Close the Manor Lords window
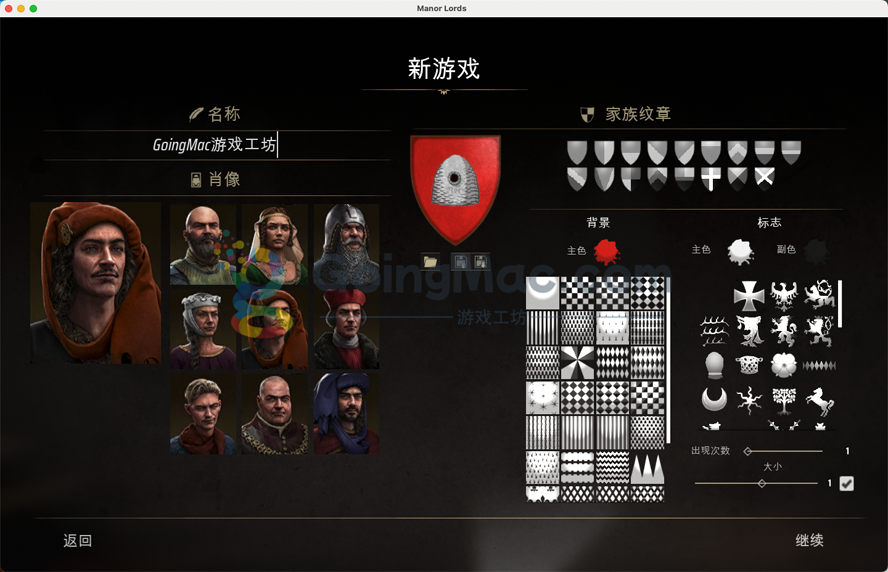This screenshot has width=888, height=572. [8, 8]
